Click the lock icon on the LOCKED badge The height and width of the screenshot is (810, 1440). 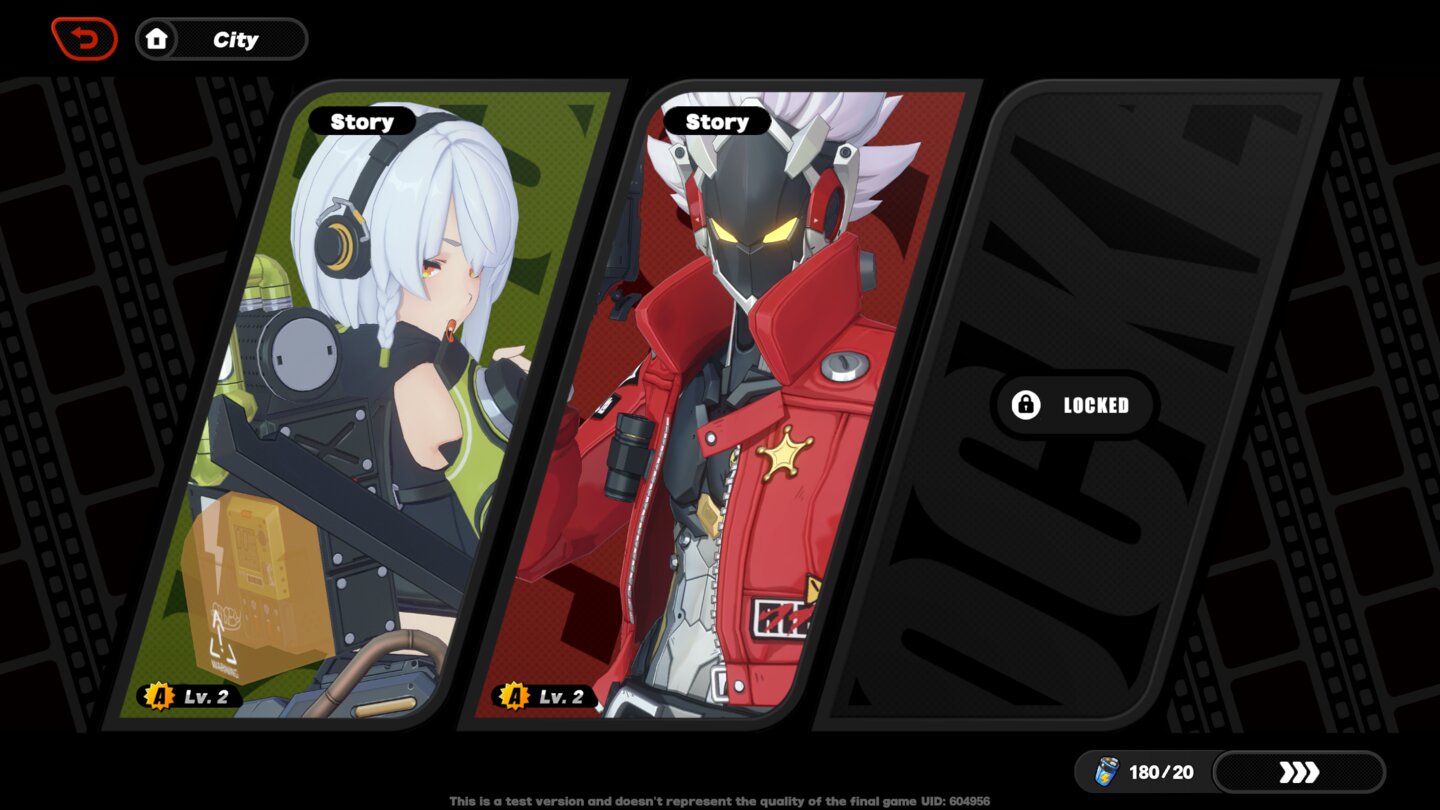(x=1025, y=405)
